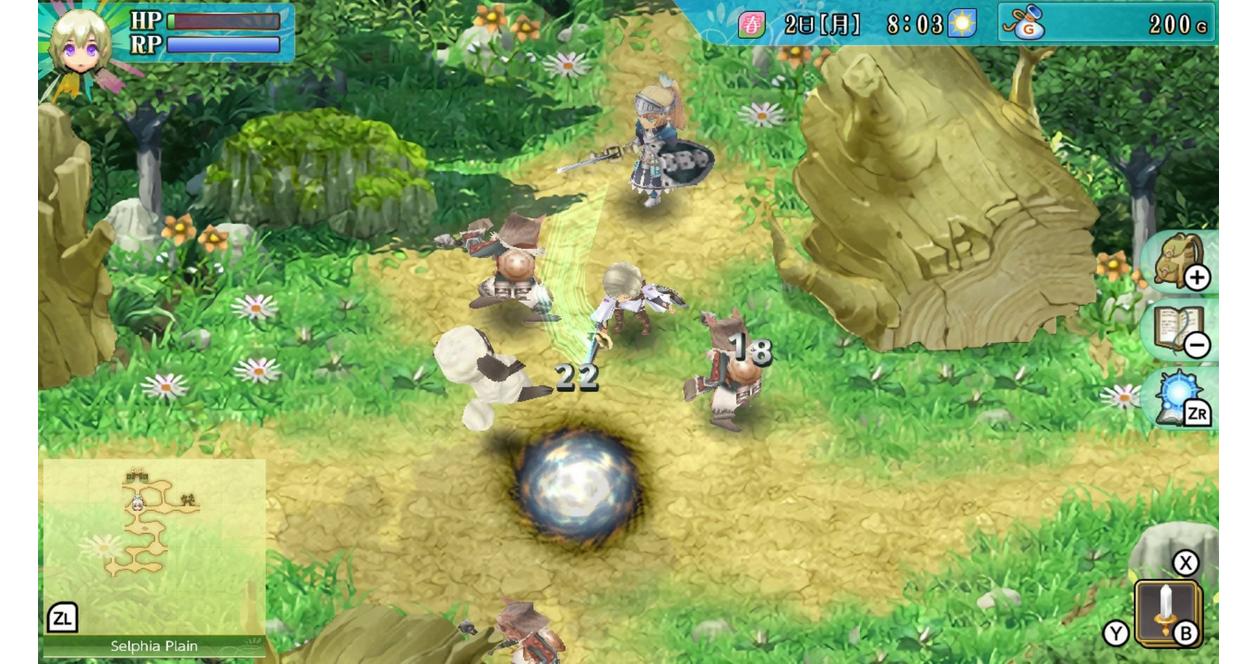Activate the glowing blue orb spell icon

[x=1180, y=398]
